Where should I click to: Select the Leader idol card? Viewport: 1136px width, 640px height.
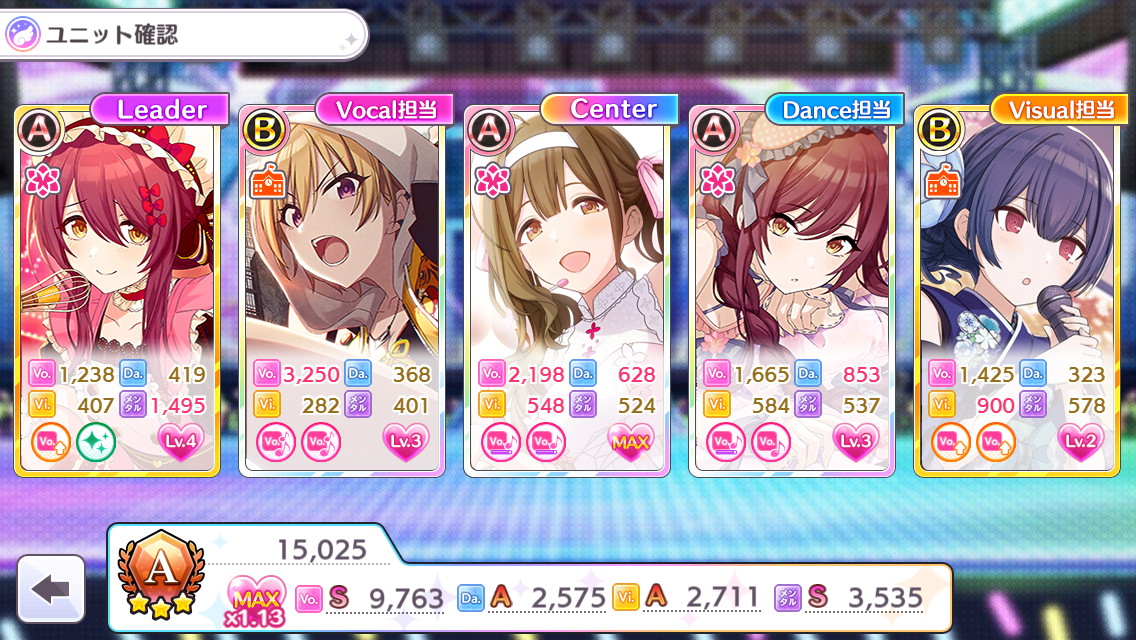116,260
